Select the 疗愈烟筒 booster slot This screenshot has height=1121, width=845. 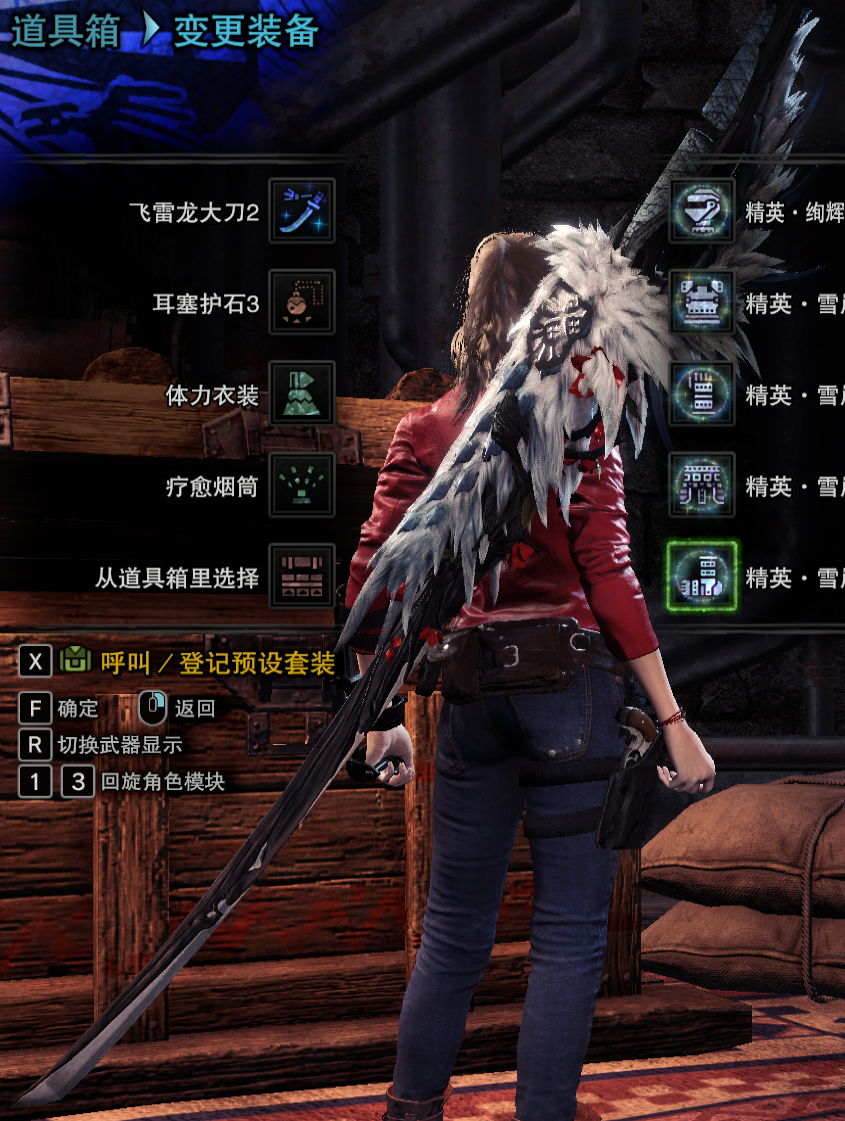point(302,486)
